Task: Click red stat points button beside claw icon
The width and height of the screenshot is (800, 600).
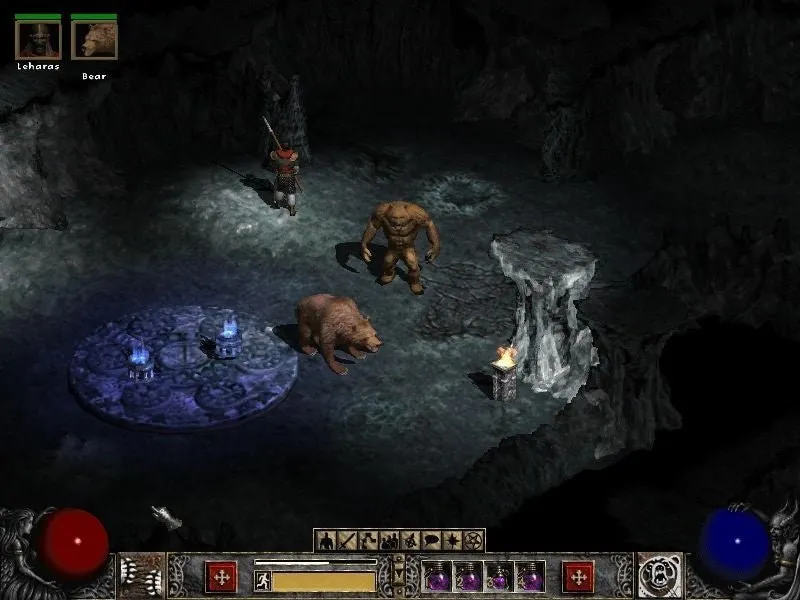Action: tap(221, 577)
